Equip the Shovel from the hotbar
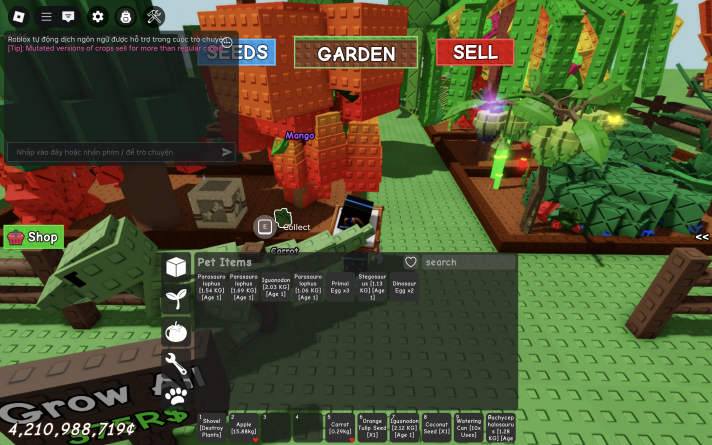 pos(211,427)
